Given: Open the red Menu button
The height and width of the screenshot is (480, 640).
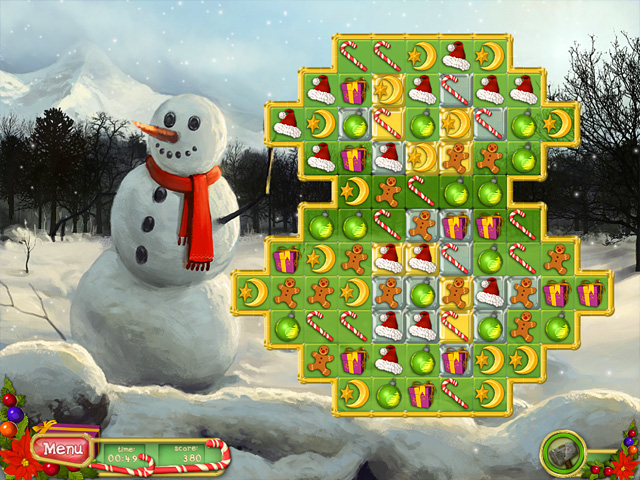Looking at the screenshot, I should [x=61, y=450].
